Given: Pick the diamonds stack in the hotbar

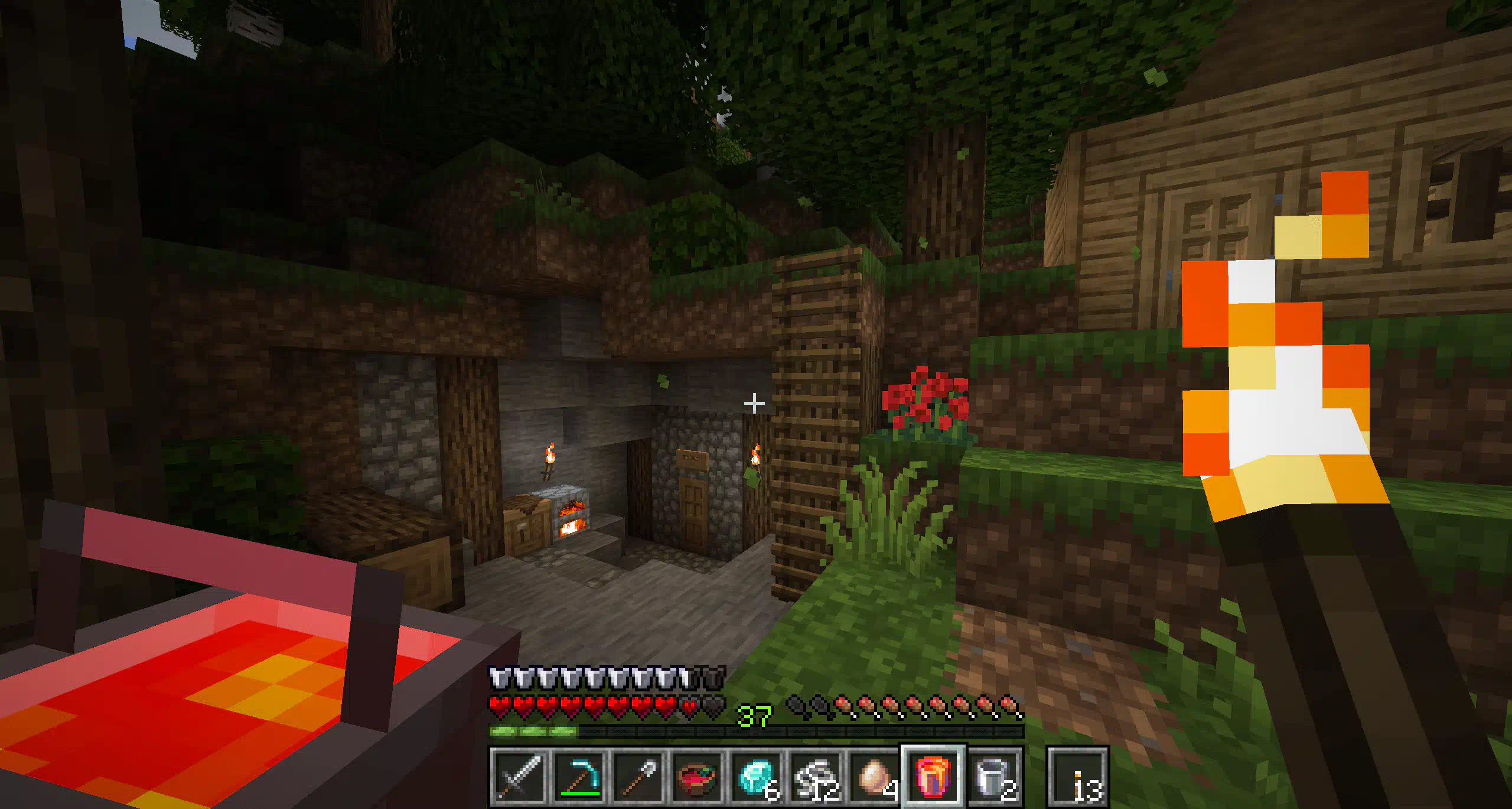Looking at the screenshot, I should [757, 776].
